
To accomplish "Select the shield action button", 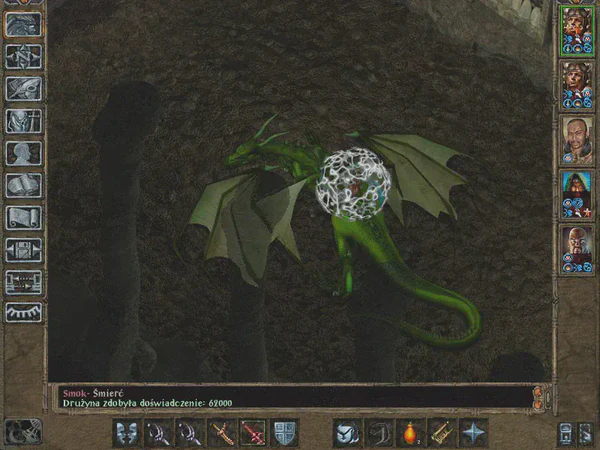I will tap(284, 432).
